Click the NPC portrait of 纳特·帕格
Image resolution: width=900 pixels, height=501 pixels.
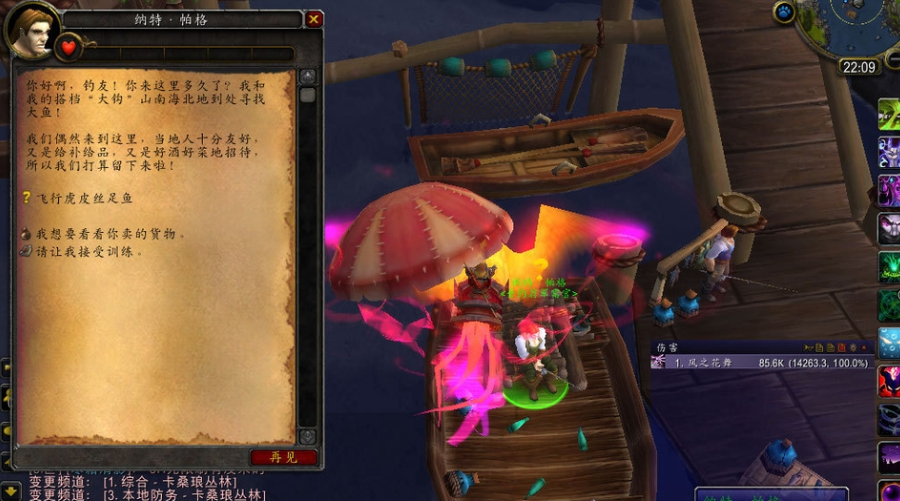pos(32,30)
